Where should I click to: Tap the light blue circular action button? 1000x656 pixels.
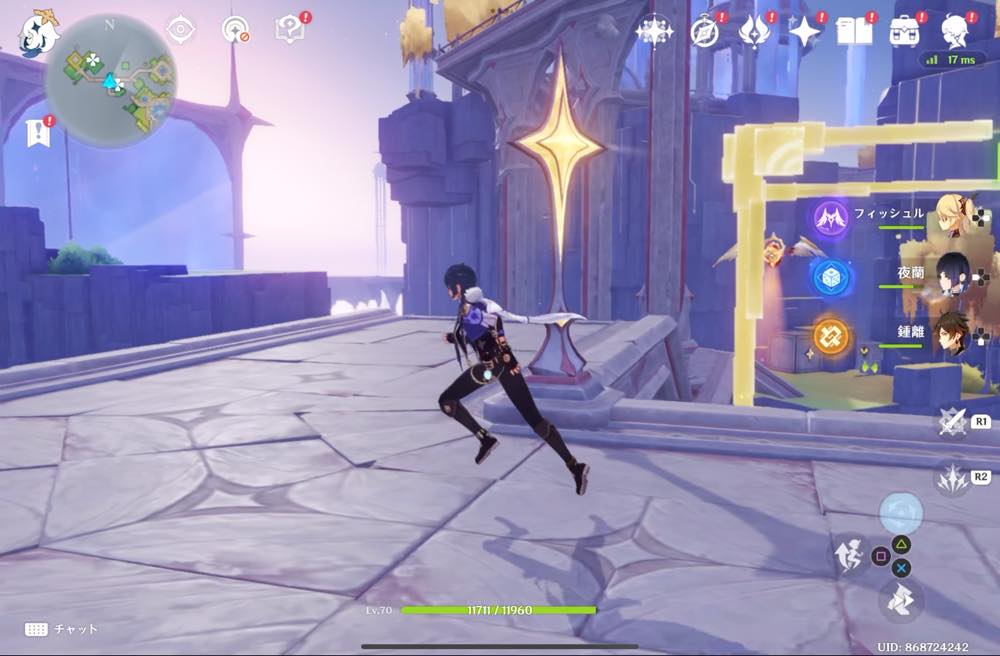pyautogui.click(x=901, y=513)
